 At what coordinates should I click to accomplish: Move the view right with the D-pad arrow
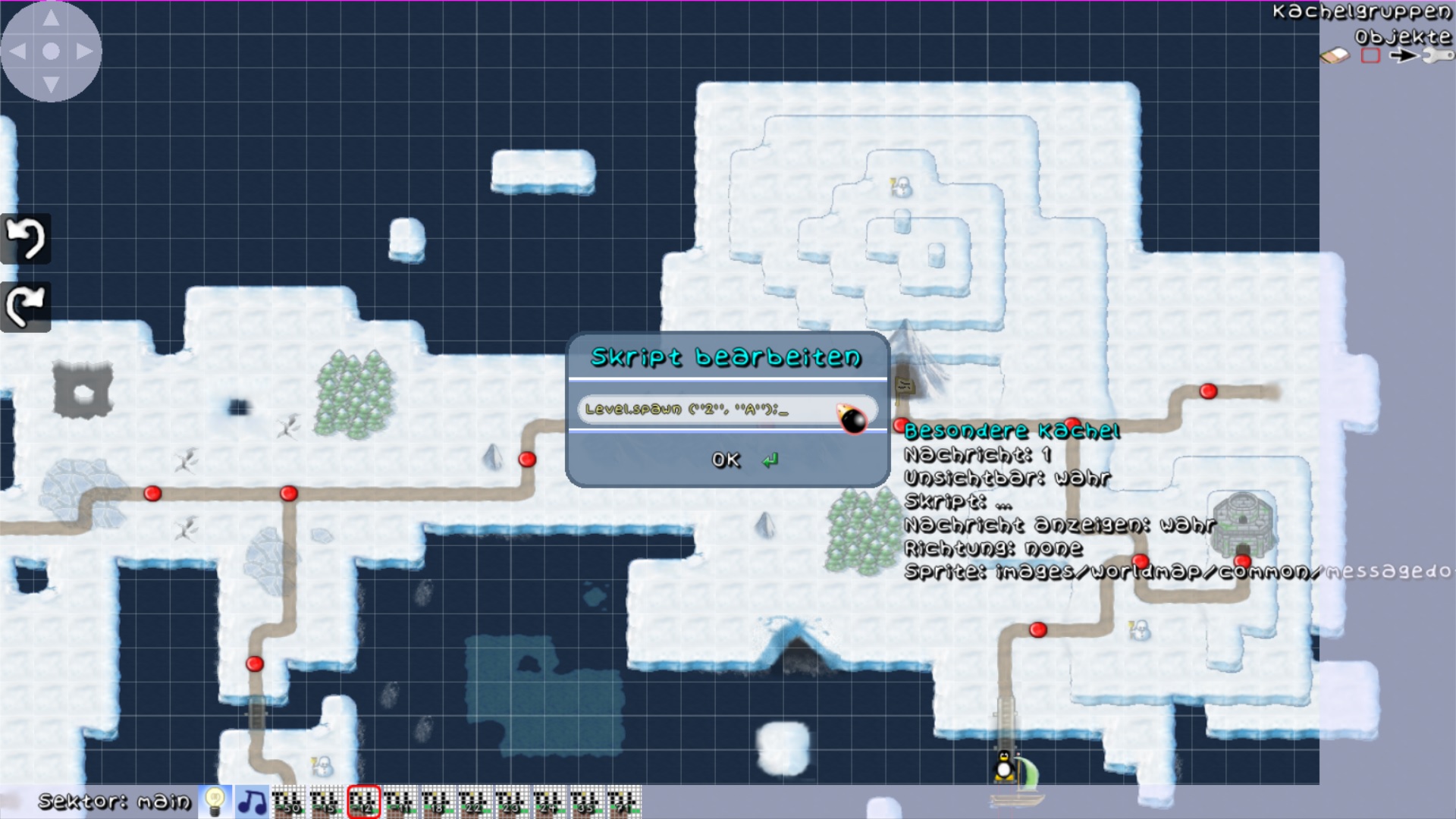(x=84, y=52)
